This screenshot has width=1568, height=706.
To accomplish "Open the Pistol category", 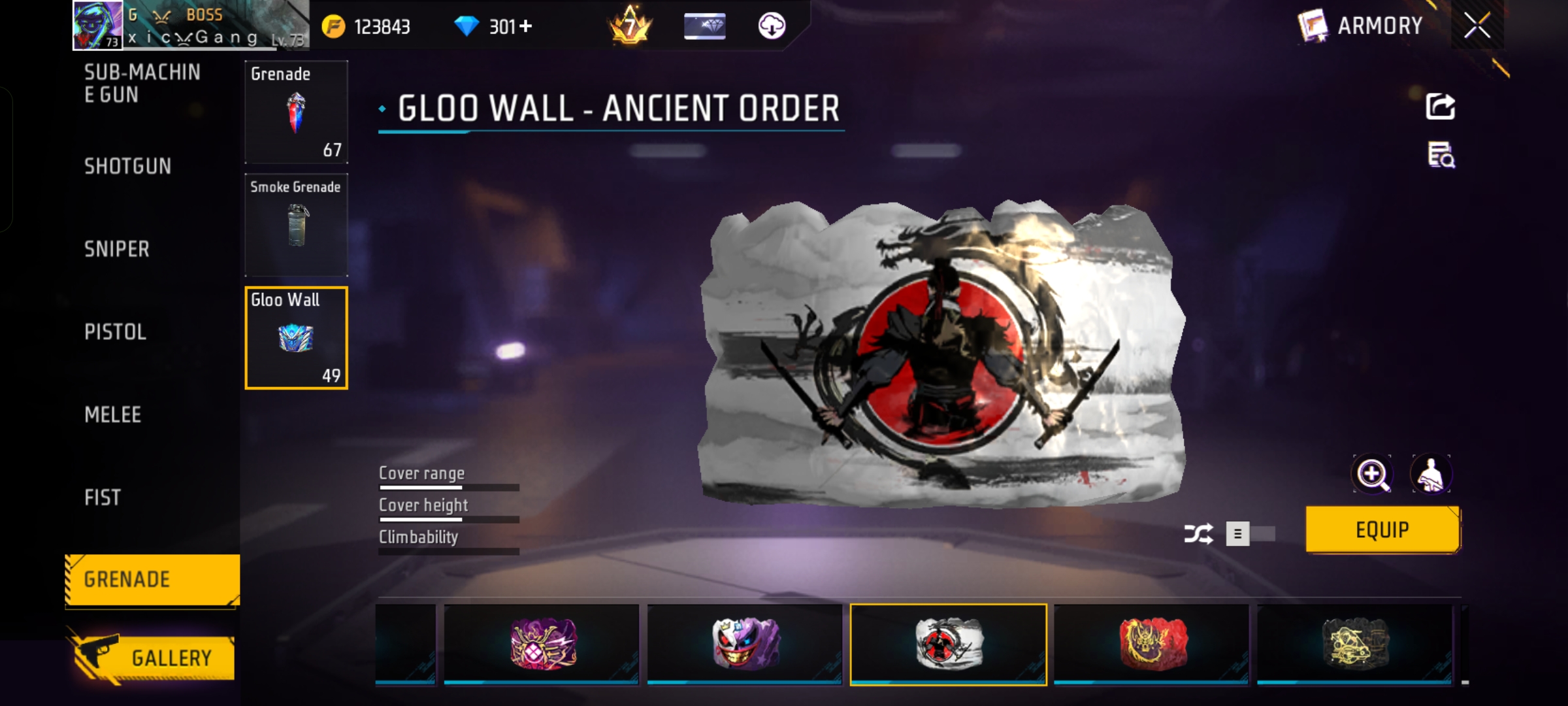I will point(116,332).
